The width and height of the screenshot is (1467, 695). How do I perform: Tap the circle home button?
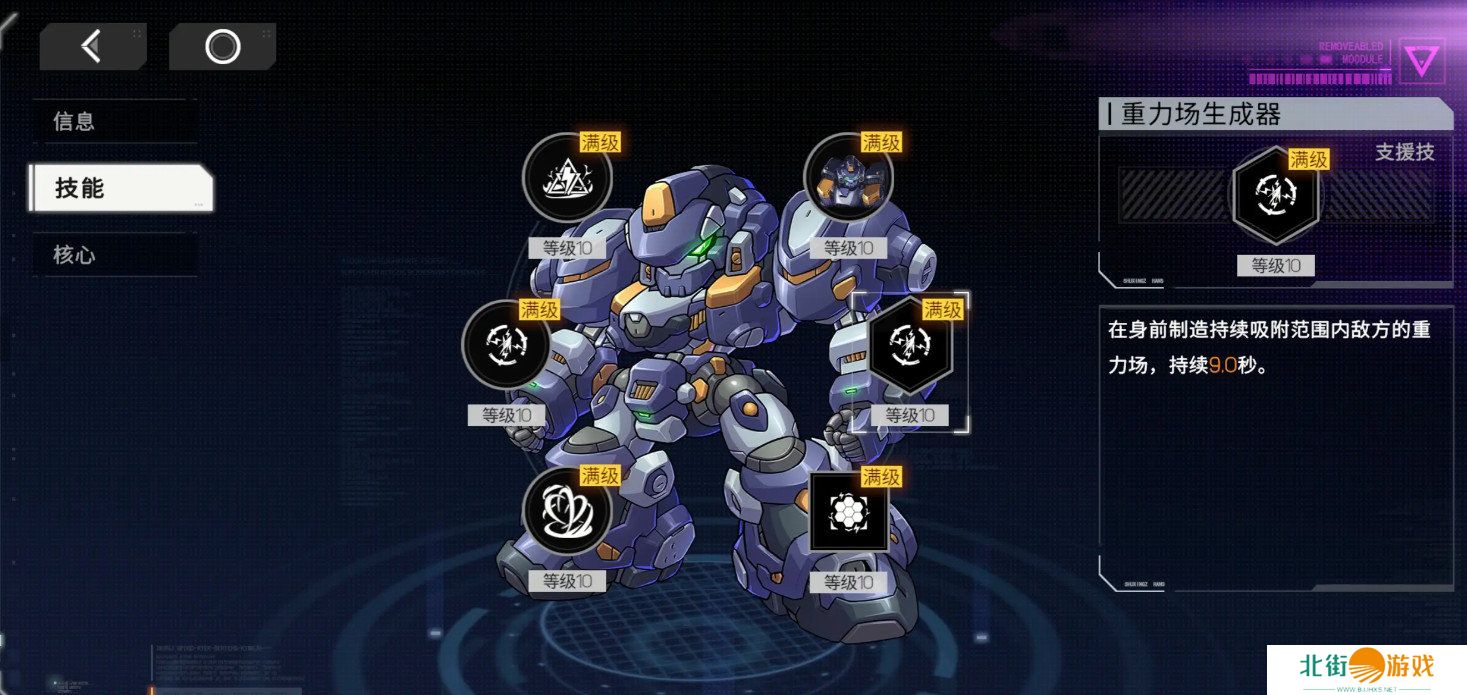tap(222, 46)
